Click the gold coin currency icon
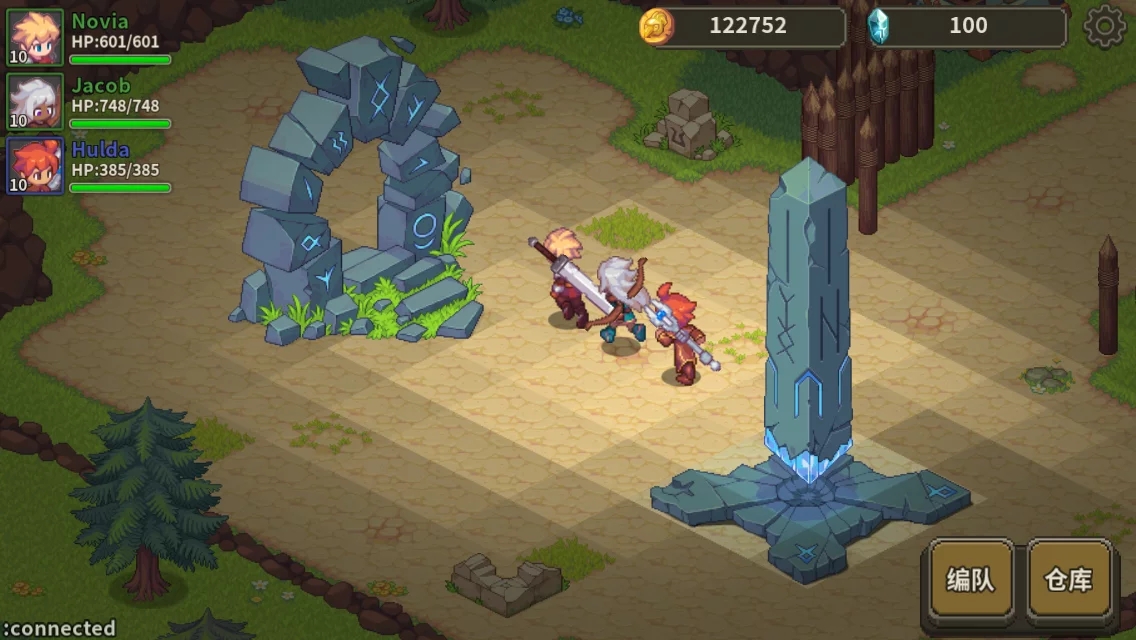The width and height of the screenshot is (1136, 640). pos(657,26)
